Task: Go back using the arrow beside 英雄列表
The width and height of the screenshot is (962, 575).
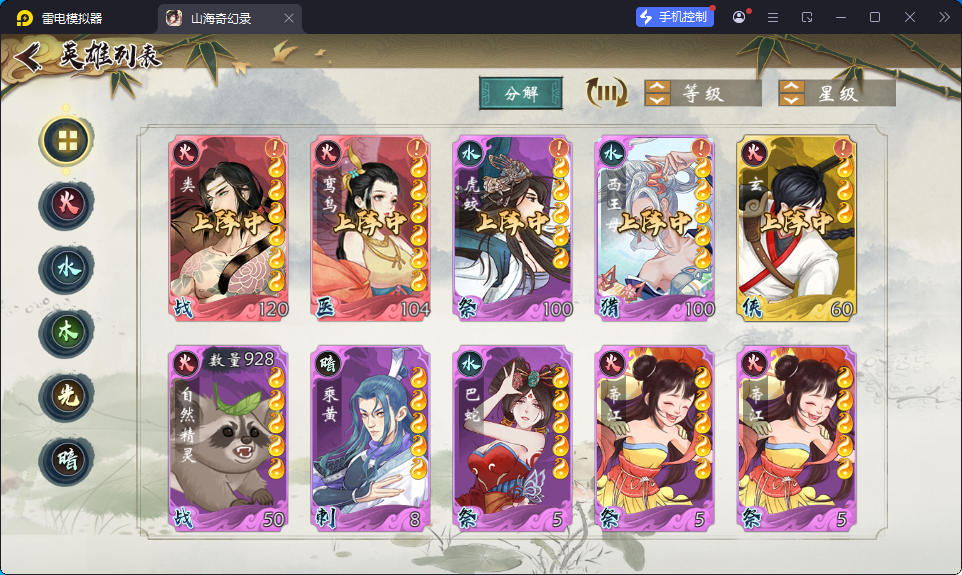Action: [x=28, y=57]
